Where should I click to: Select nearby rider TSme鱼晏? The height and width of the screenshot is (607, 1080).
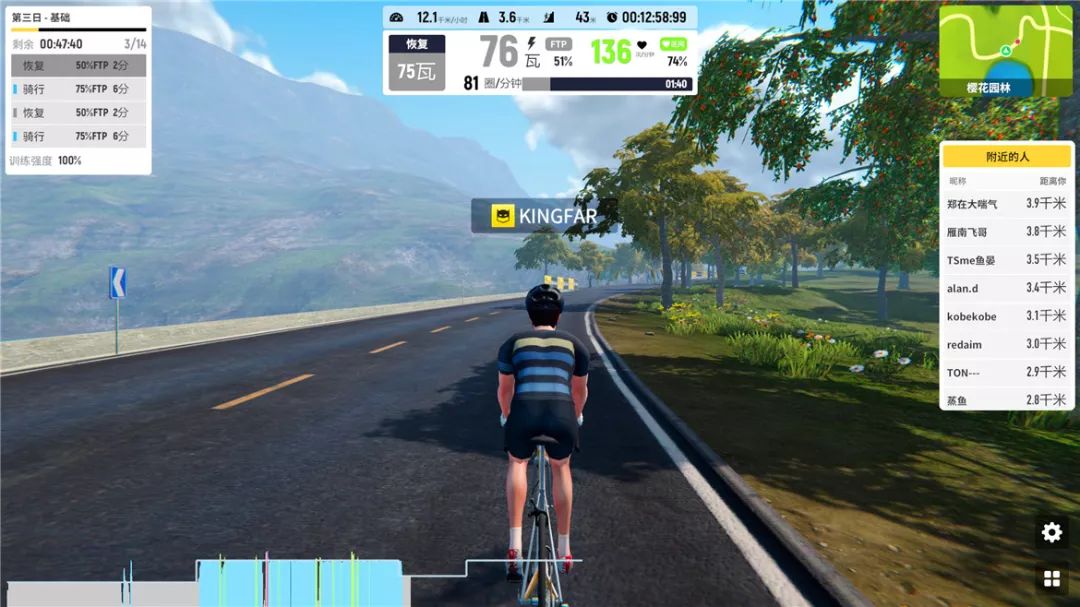click(1006, 260)
